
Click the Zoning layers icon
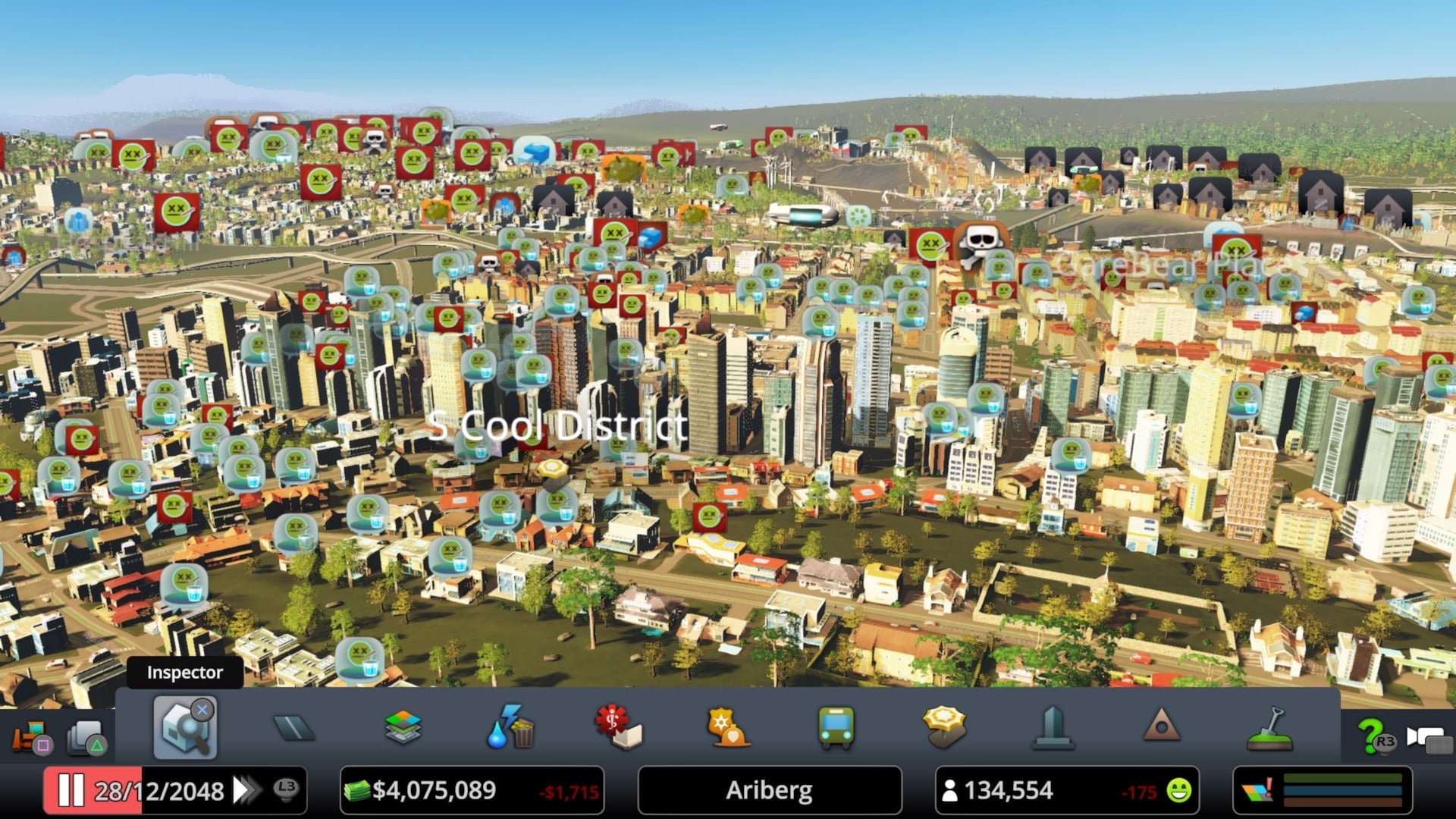(x=403, y=728)
